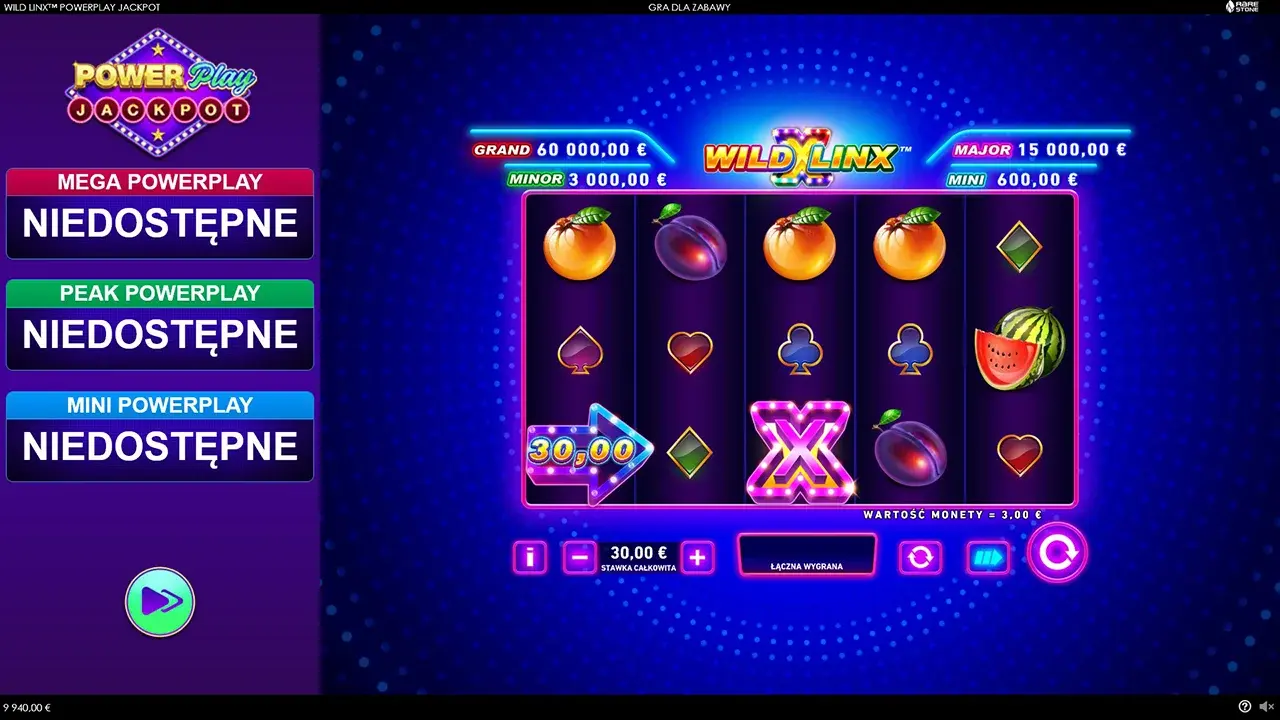
Task: Open the game information panel via the i icon
Action: tap(529, 557)
